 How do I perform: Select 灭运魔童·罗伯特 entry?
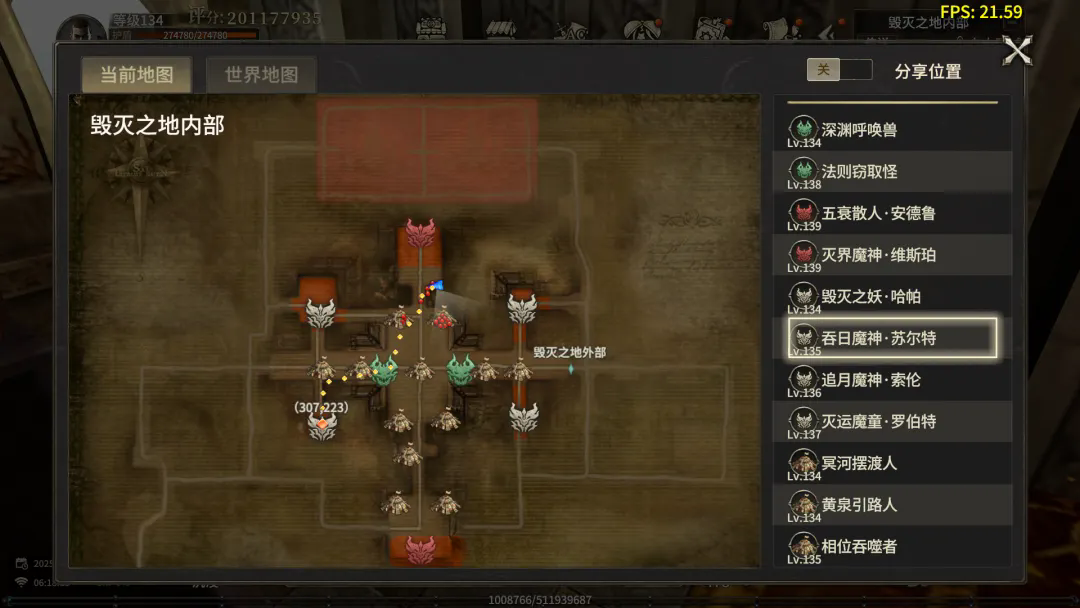point(892,422)
